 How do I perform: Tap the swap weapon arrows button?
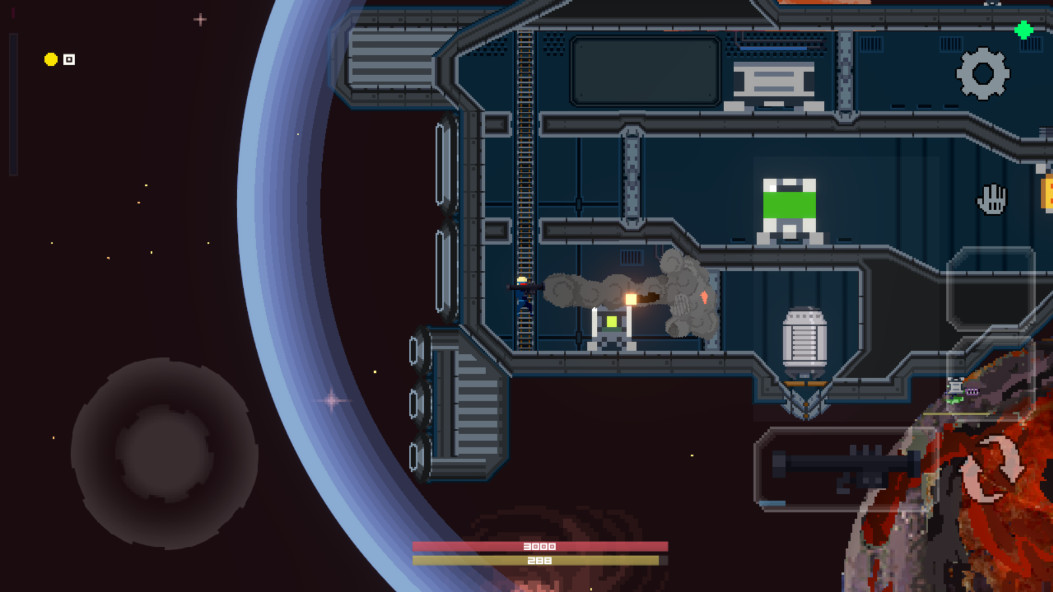pos(991,468)
